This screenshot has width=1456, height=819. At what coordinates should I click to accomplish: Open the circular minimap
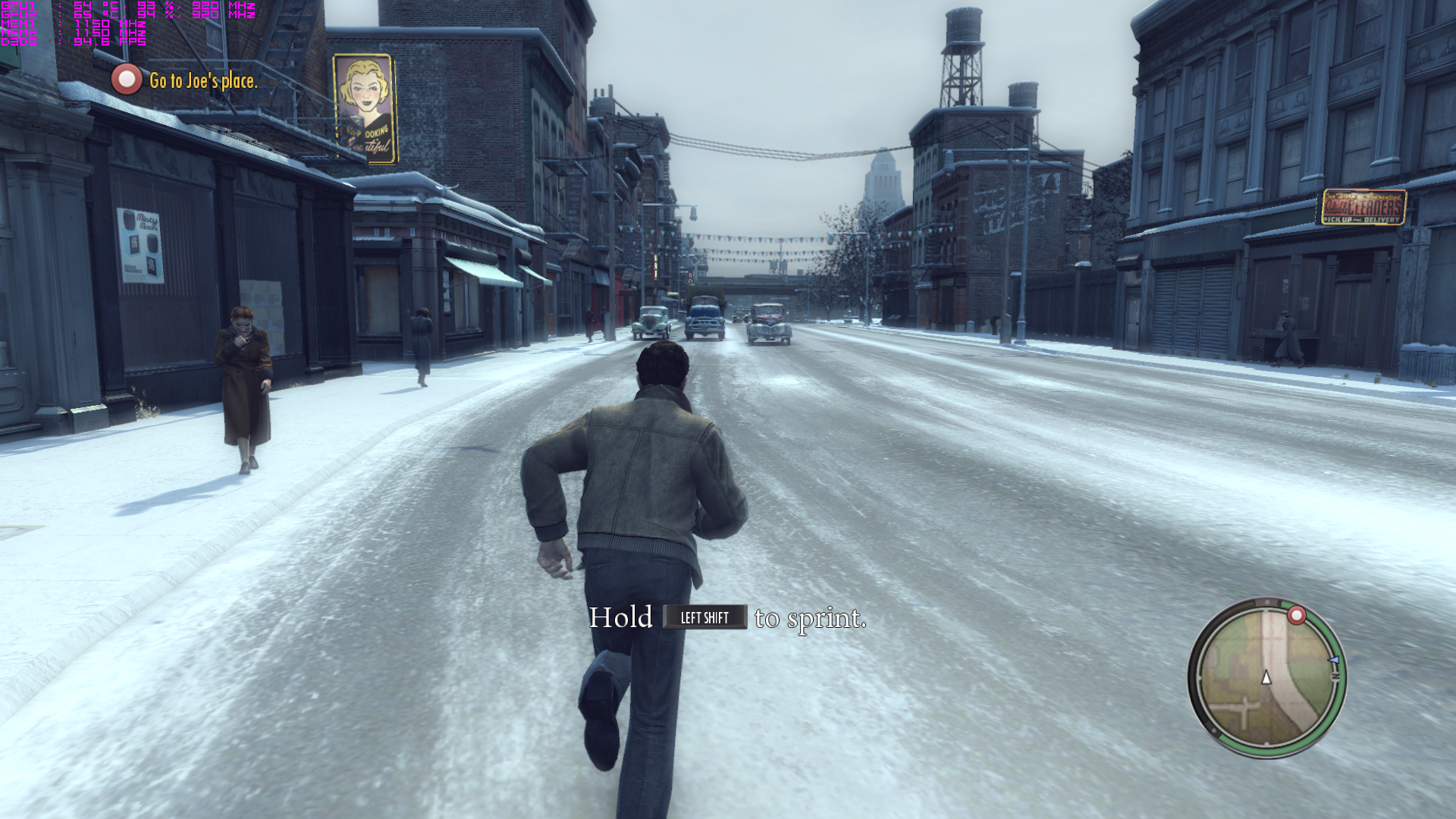(x=1266, y=678)
